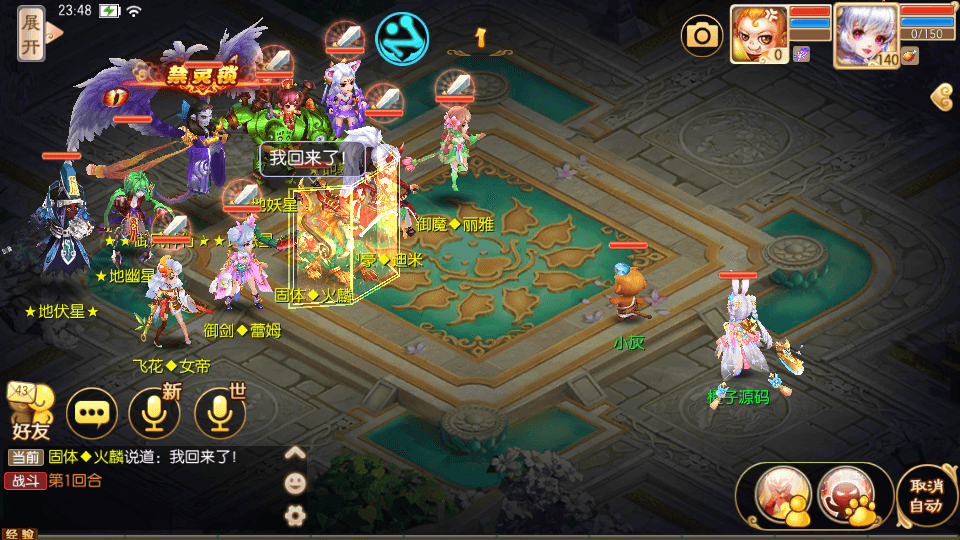This screenshot has width=960, height=540.
Task: Open the 展开 expand panel button
Action: pyautogui.click(x=32, y=33)
